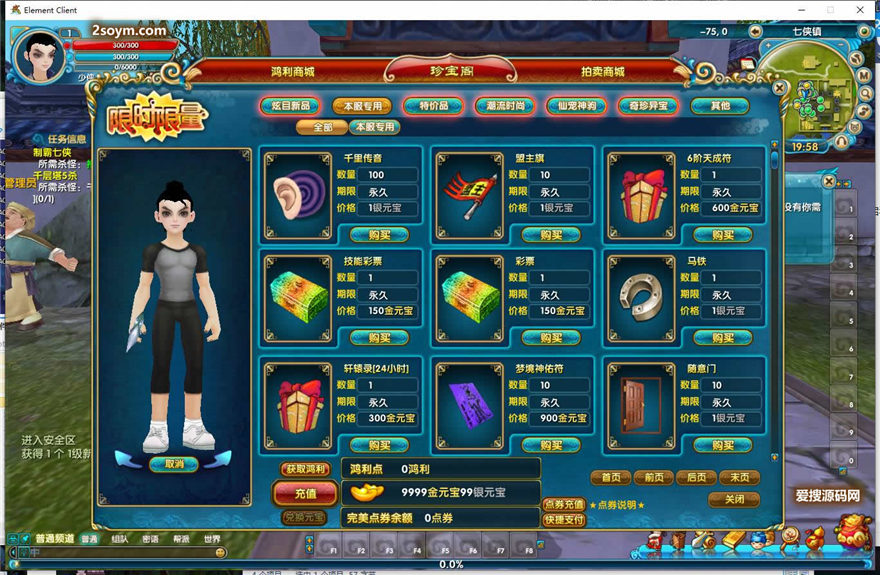Switch to the 鸿利商城 shop tab
The width and height of the screenshot is (880, 575).
point(292,72)
